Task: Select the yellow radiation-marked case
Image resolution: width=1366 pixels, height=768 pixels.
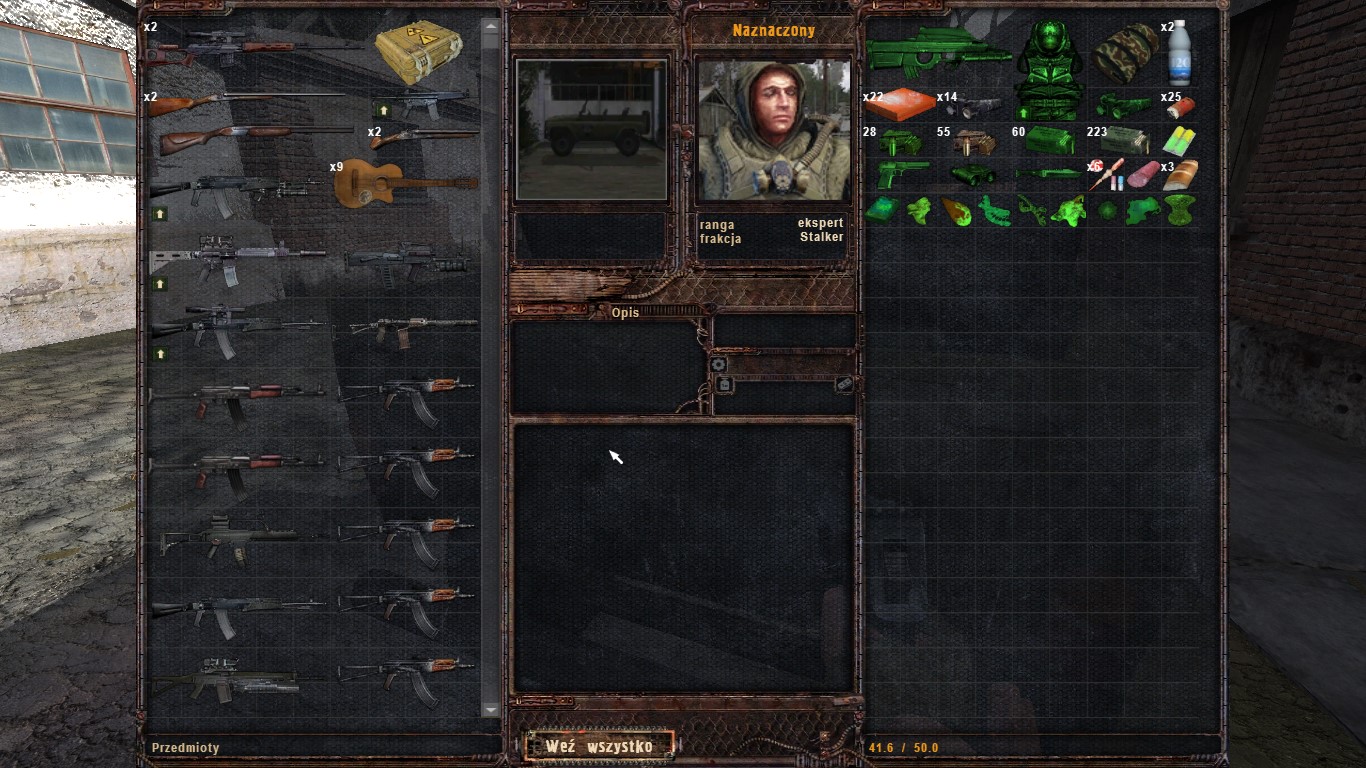Action: pyautogui.click(x=418, y=51)
